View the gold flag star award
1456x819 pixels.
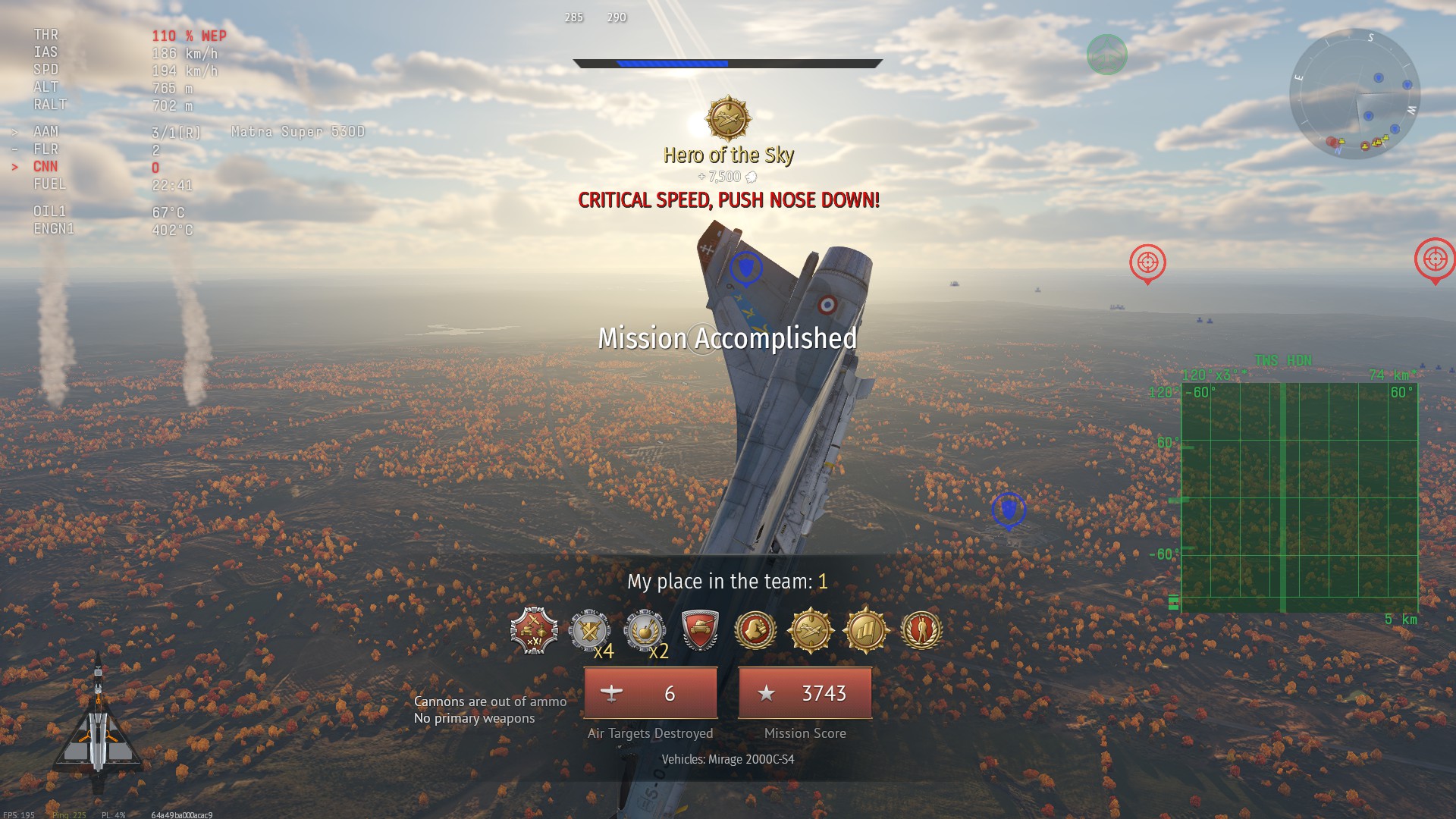pos(866,630)
